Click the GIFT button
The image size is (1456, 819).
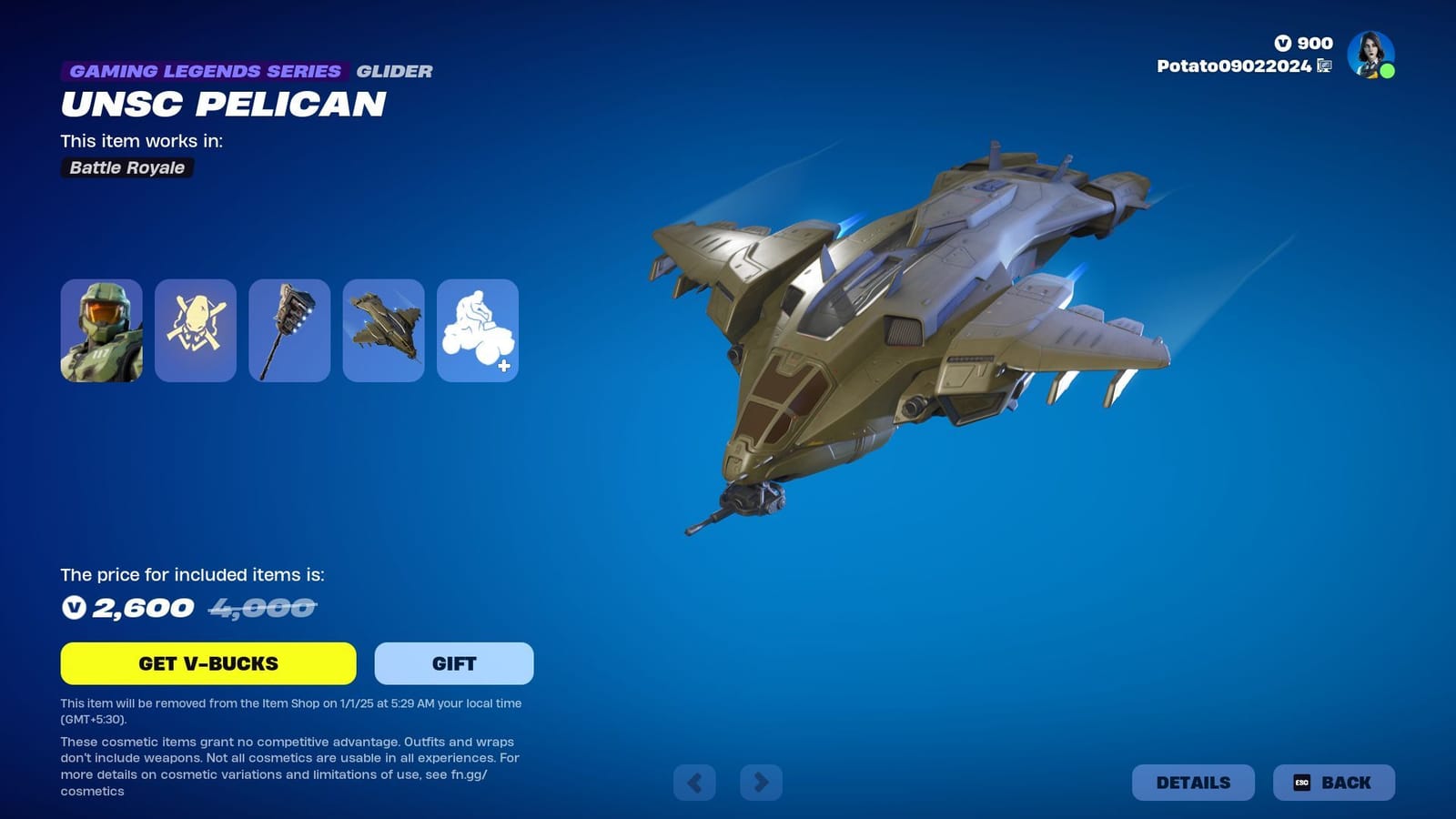[453, 663]
